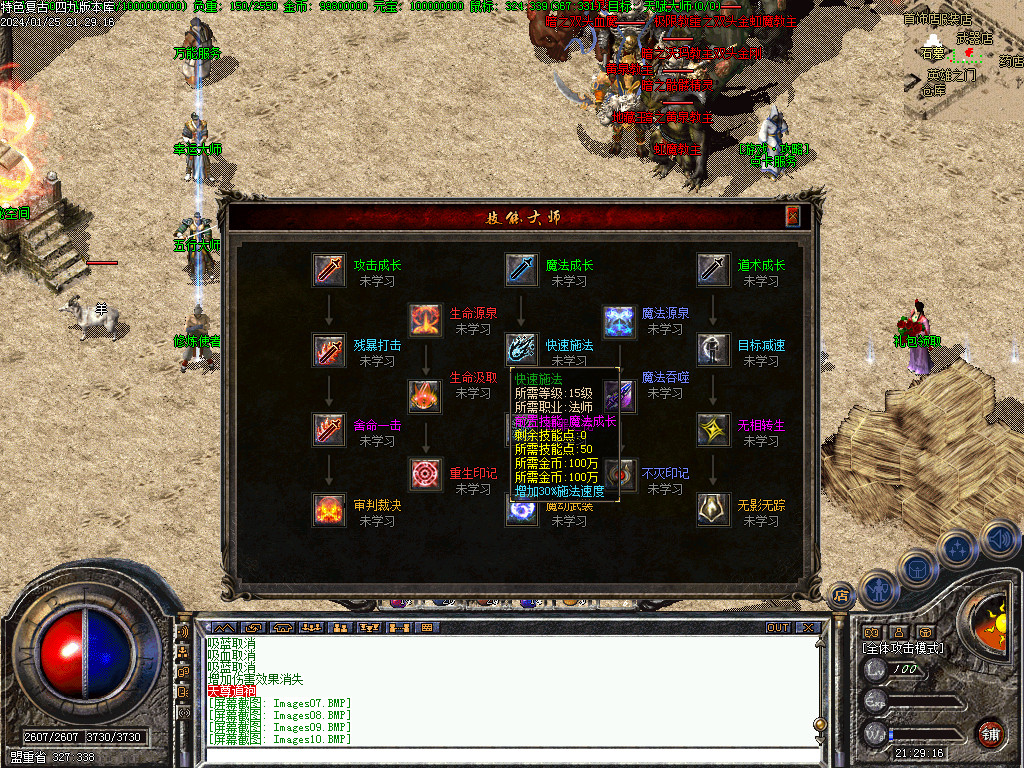Choose the 魔法成长 skill icon
The image size is (1024, 768).
tap(521, 270)
